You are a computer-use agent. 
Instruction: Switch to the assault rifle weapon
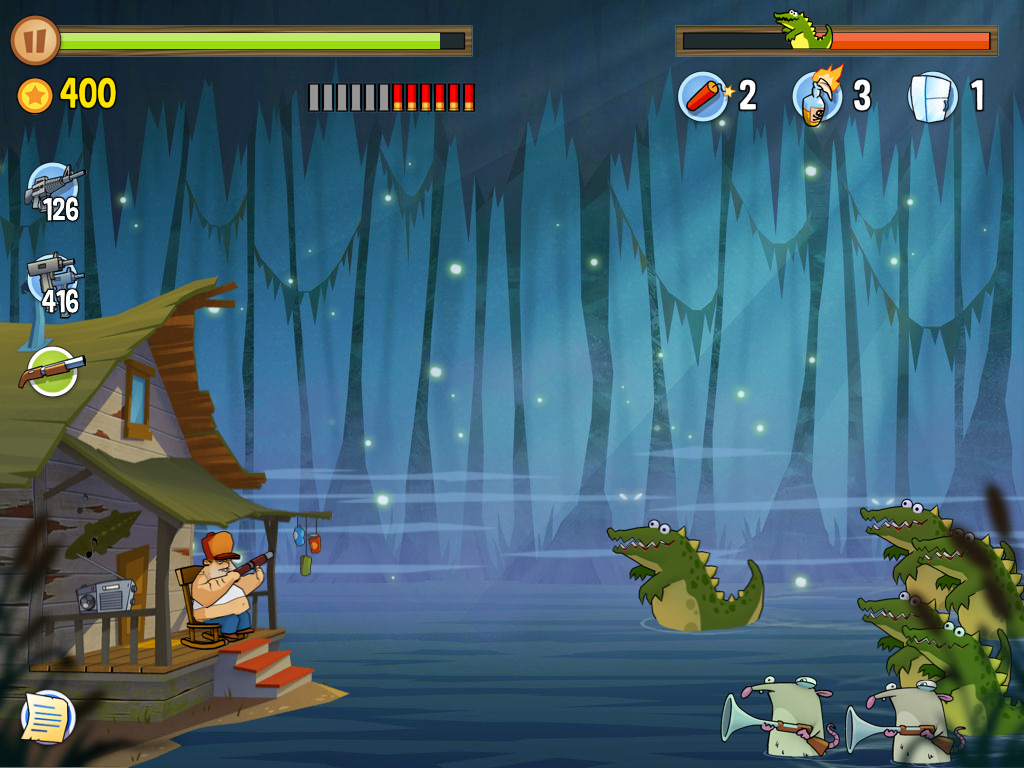click(x=53, y=188)
